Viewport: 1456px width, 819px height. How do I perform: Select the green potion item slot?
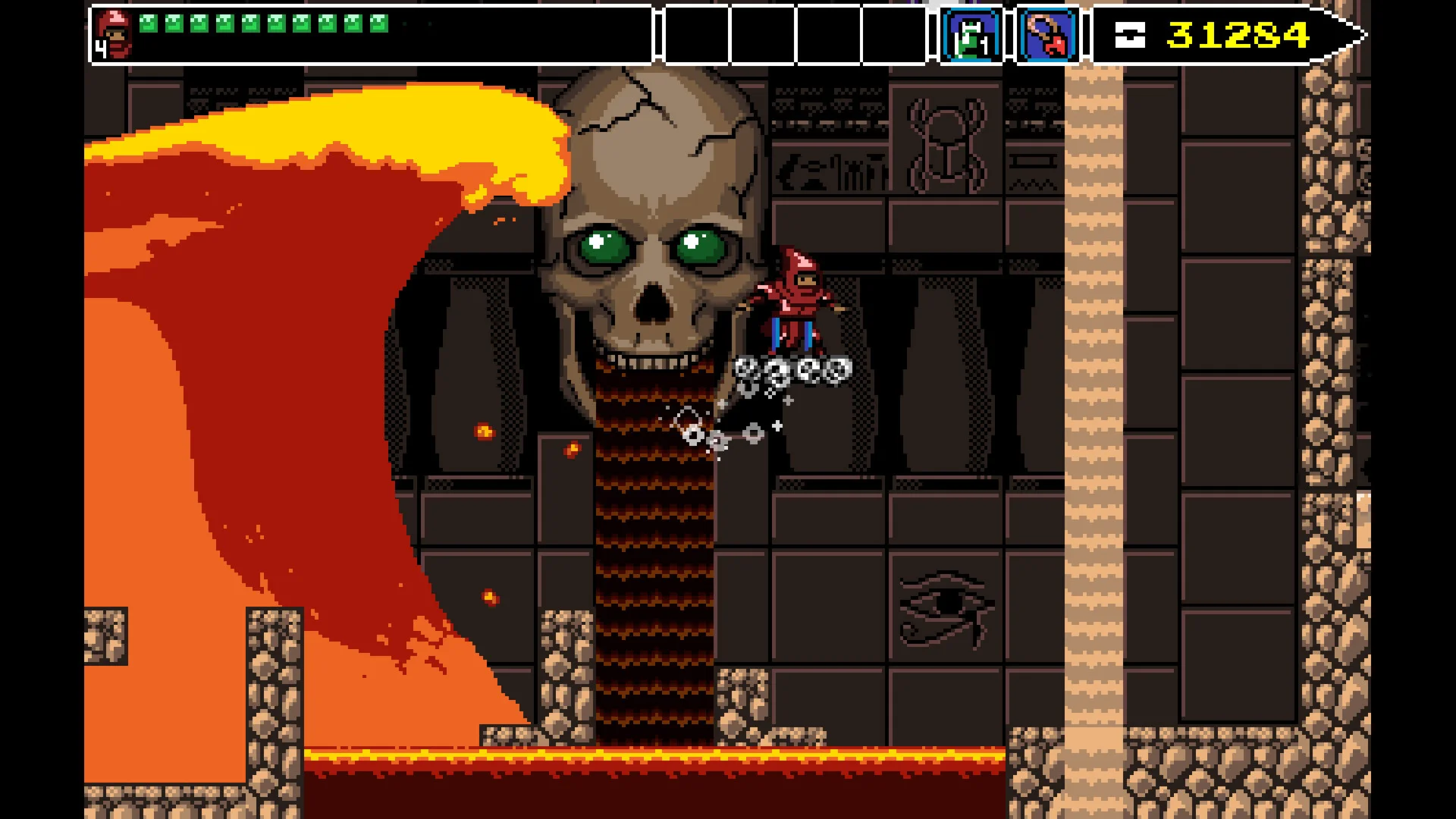pyautogui.click(x=971, y=35)
